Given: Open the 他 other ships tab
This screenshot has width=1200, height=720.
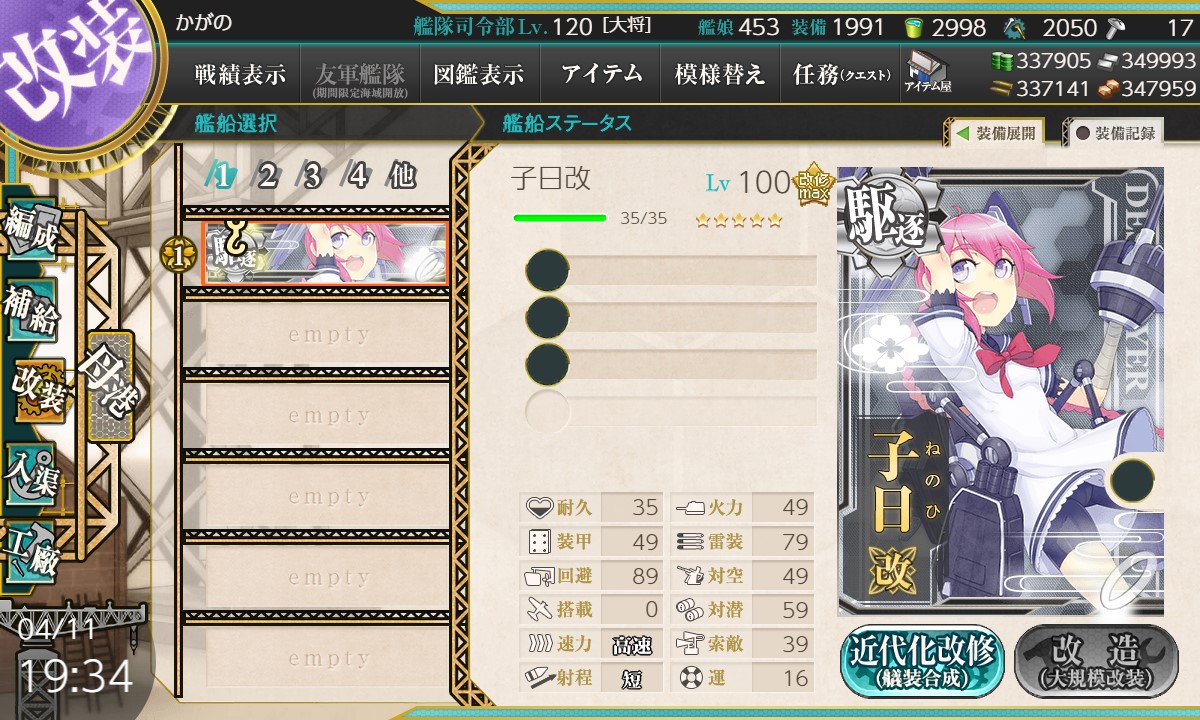Looking at the screenshot, I should [x=402, y=177].
